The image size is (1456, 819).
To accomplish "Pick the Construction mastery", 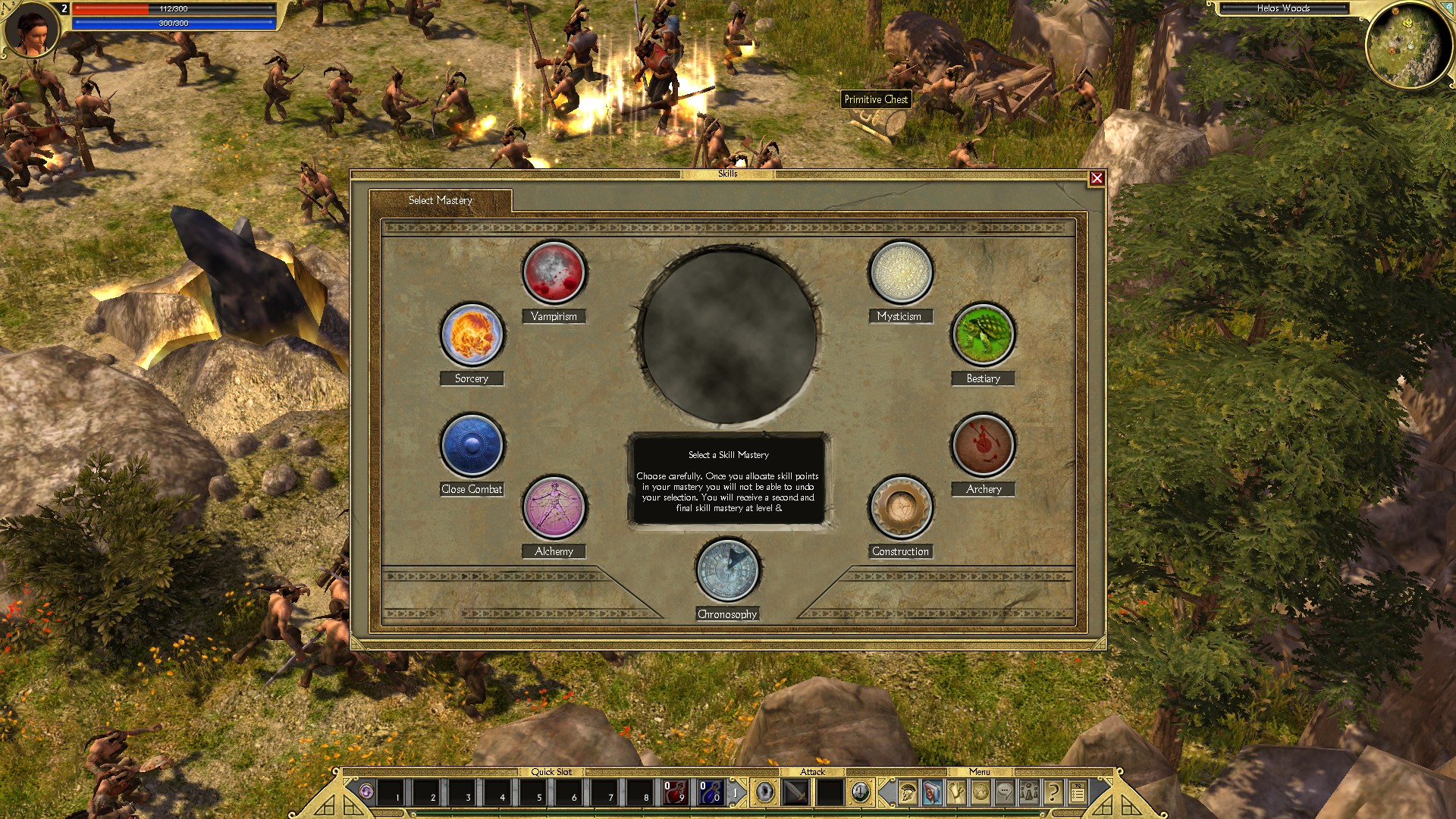I will click(900, 507).
